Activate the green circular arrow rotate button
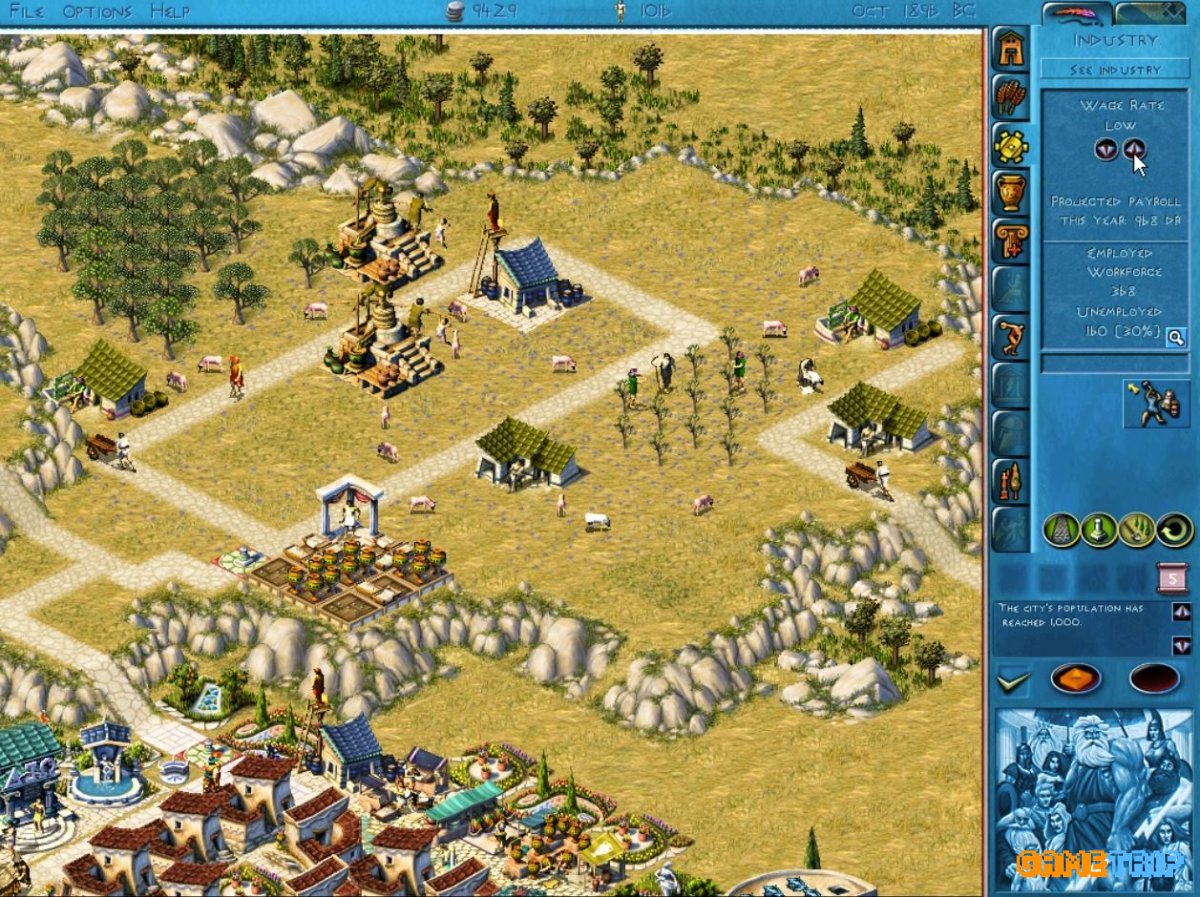 (1175, 529)
